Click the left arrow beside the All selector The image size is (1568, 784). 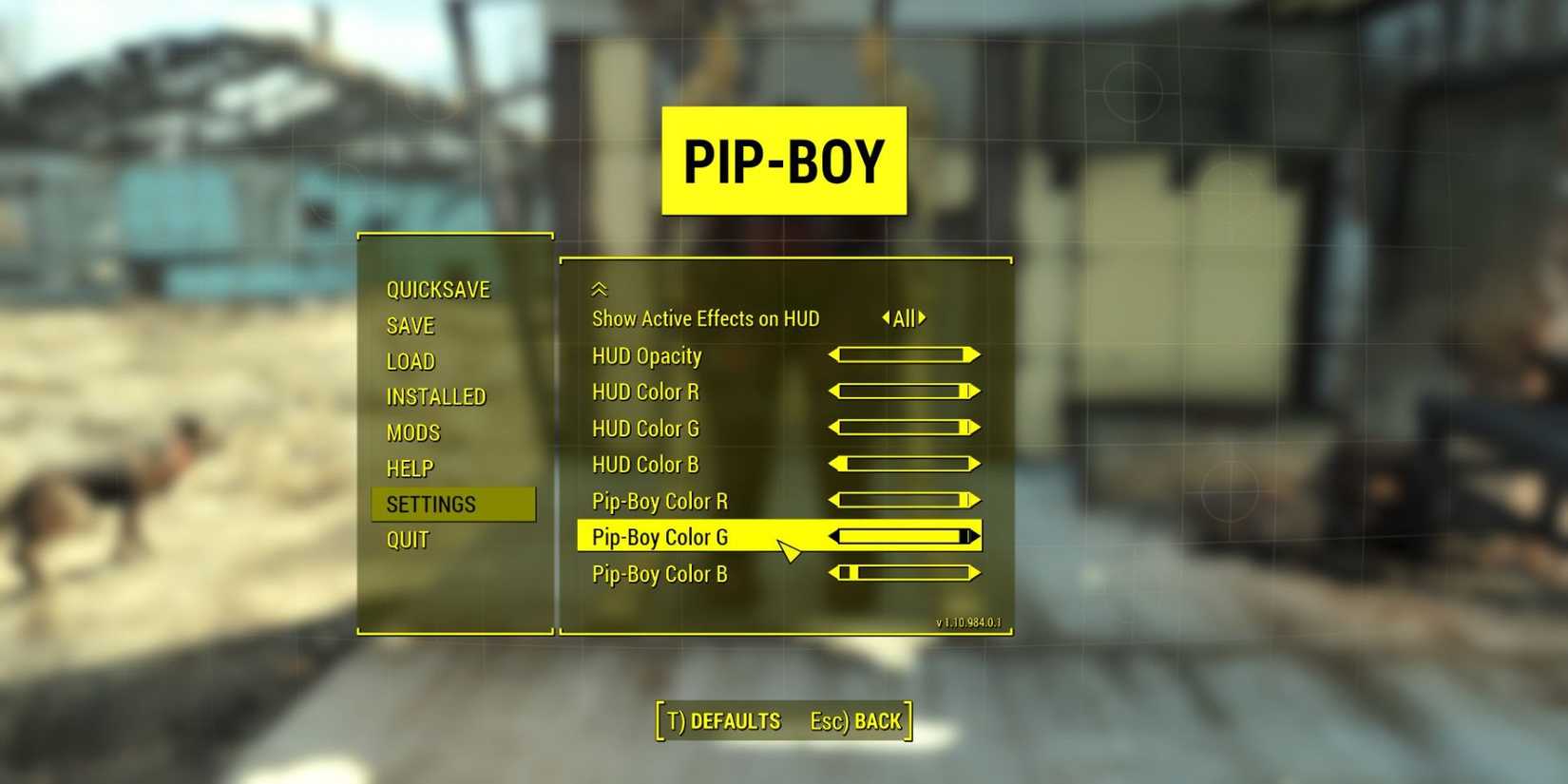click(x=885, y=318)
